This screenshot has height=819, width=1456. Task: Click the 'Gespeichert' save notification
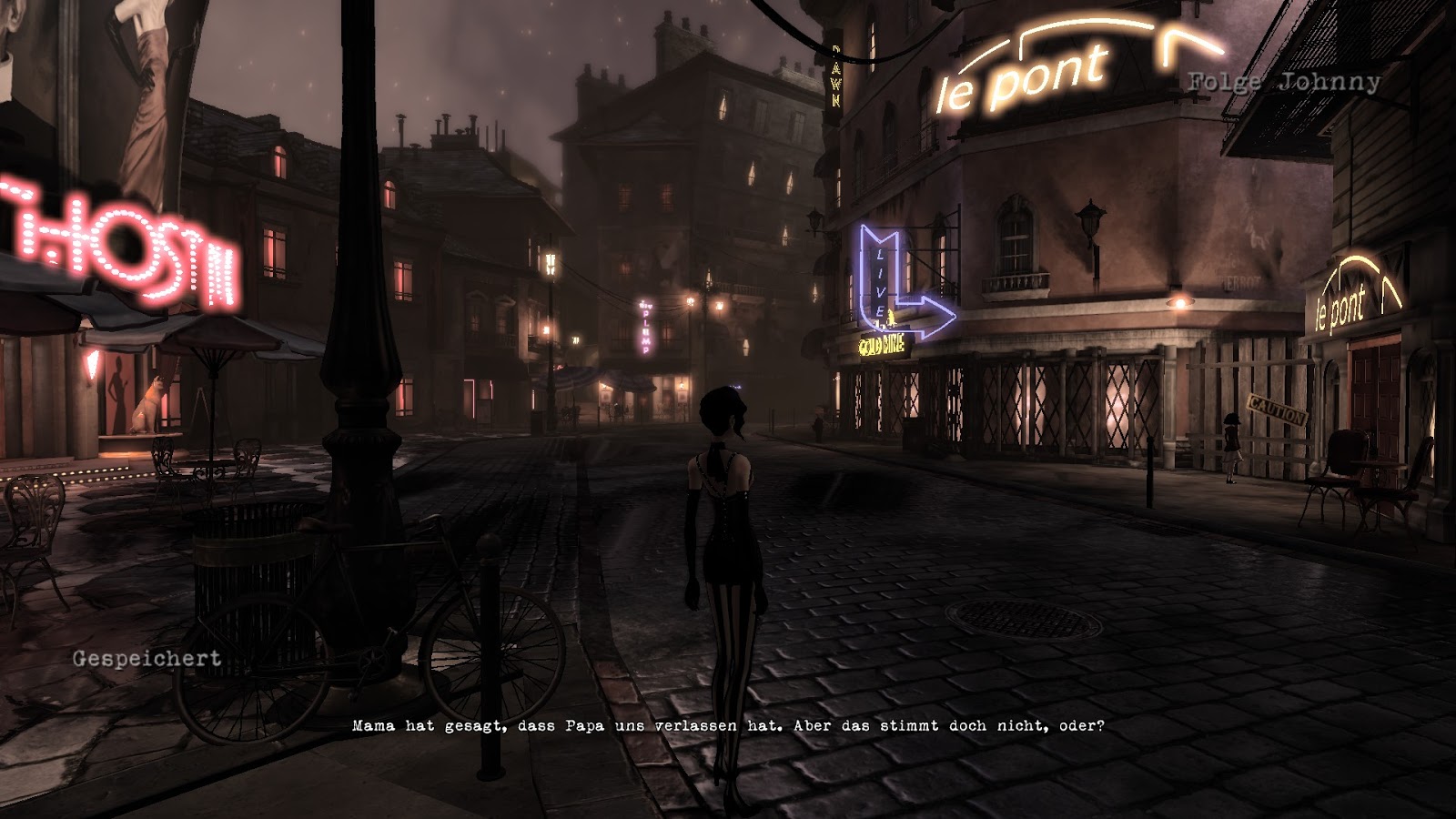(146, 659)
